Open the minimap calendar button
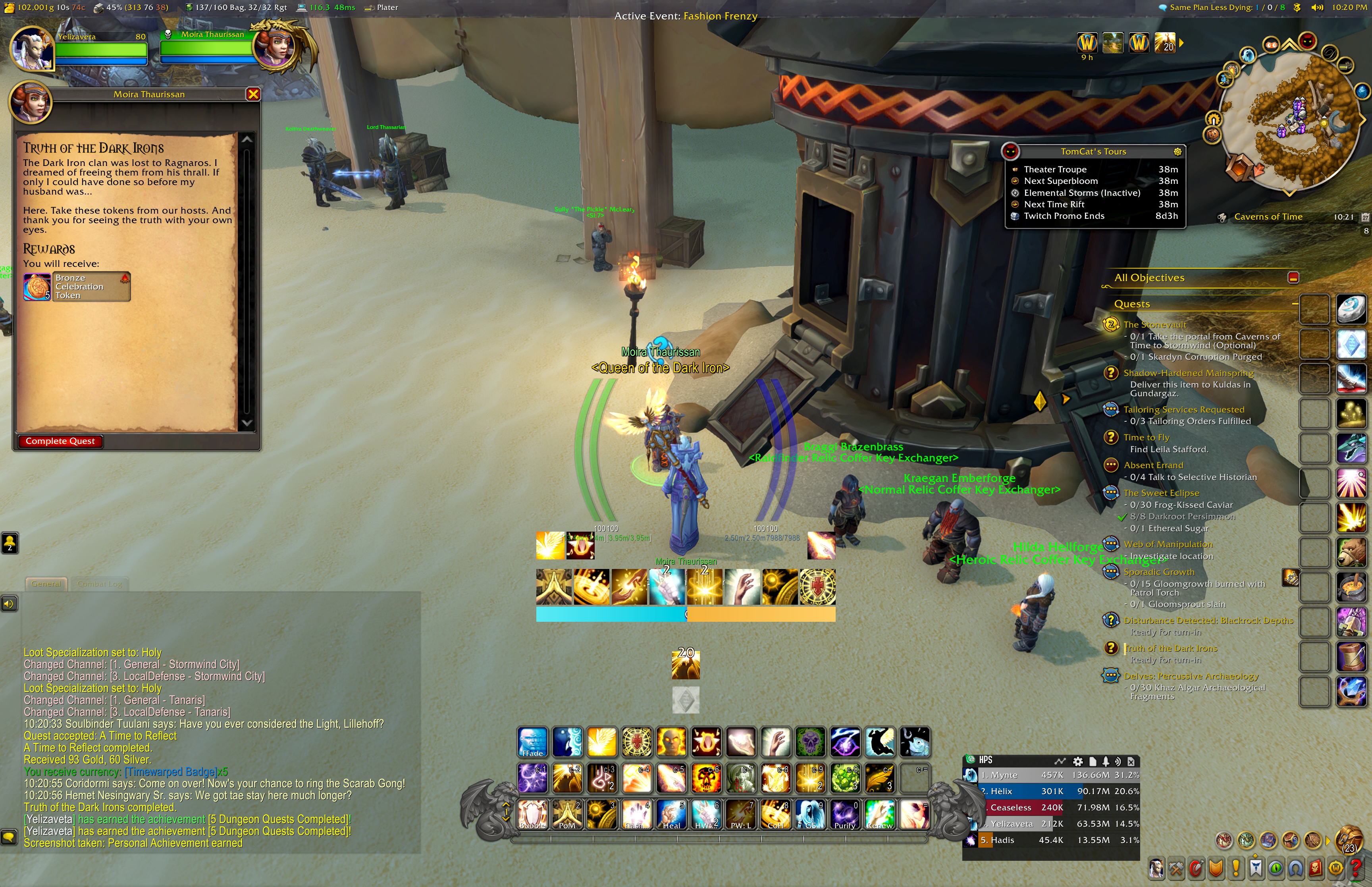This screenshot has width=1372, height=887. click(1364, 217)
